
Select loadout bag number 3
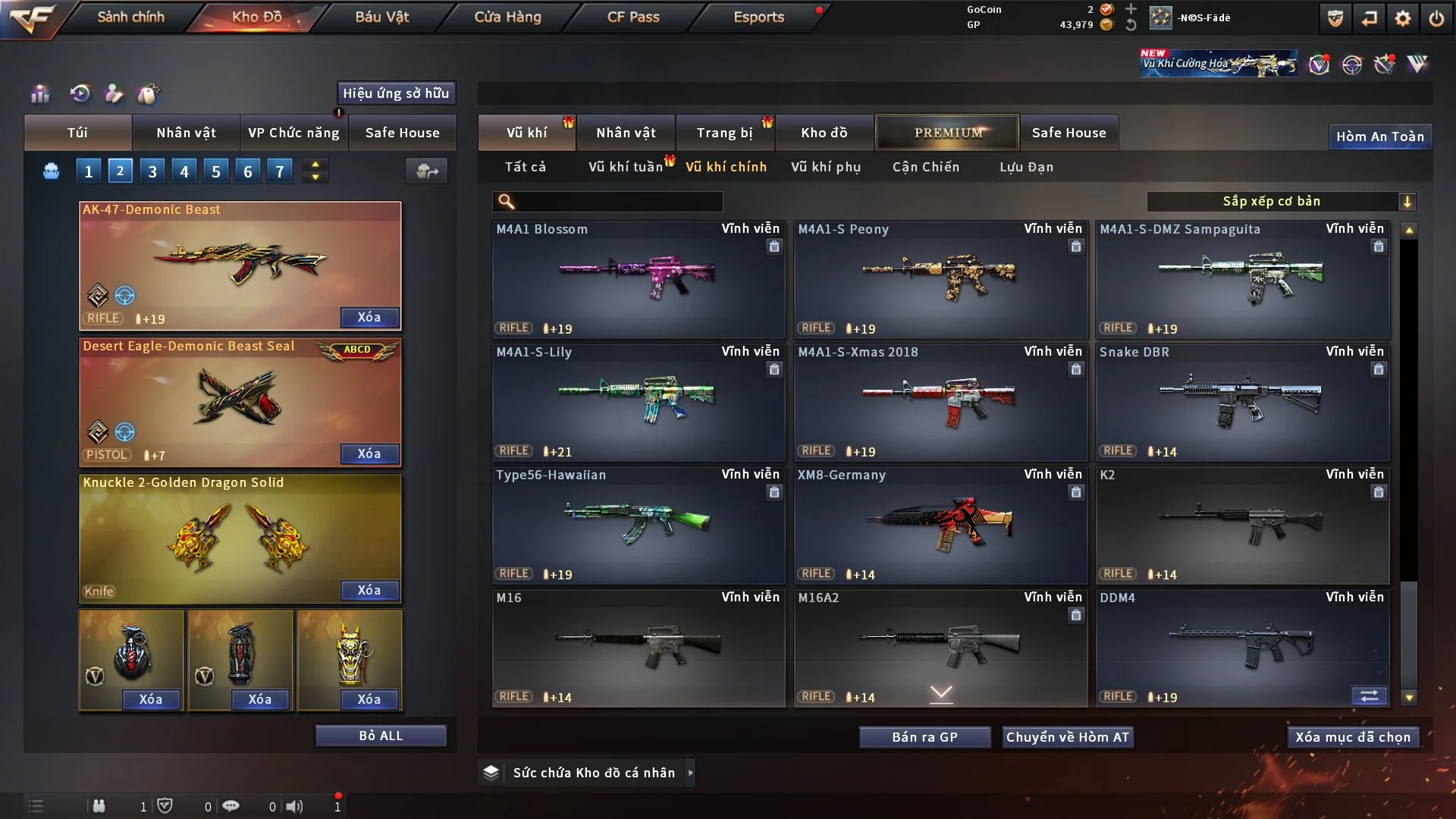(x=152, y=171)
